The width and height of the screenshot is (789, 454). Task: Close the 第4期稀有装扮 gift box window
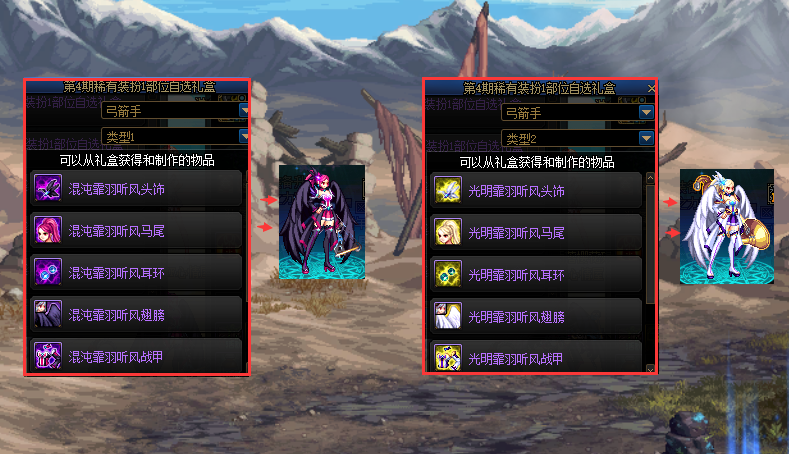pos(652,89)
